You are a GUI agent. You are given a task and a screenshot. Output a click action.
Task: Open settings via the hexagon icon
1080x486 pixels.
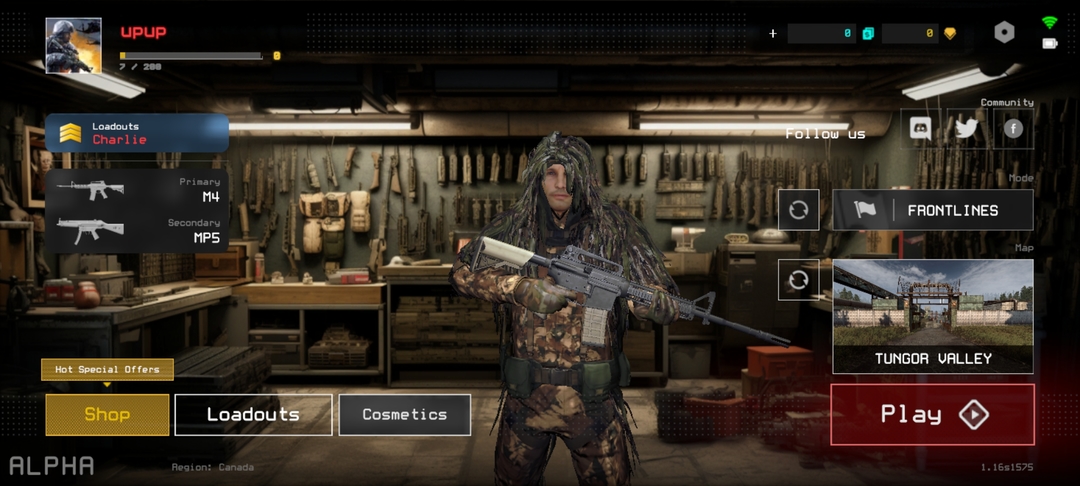pyautogui.click(x=1004, y=33)
